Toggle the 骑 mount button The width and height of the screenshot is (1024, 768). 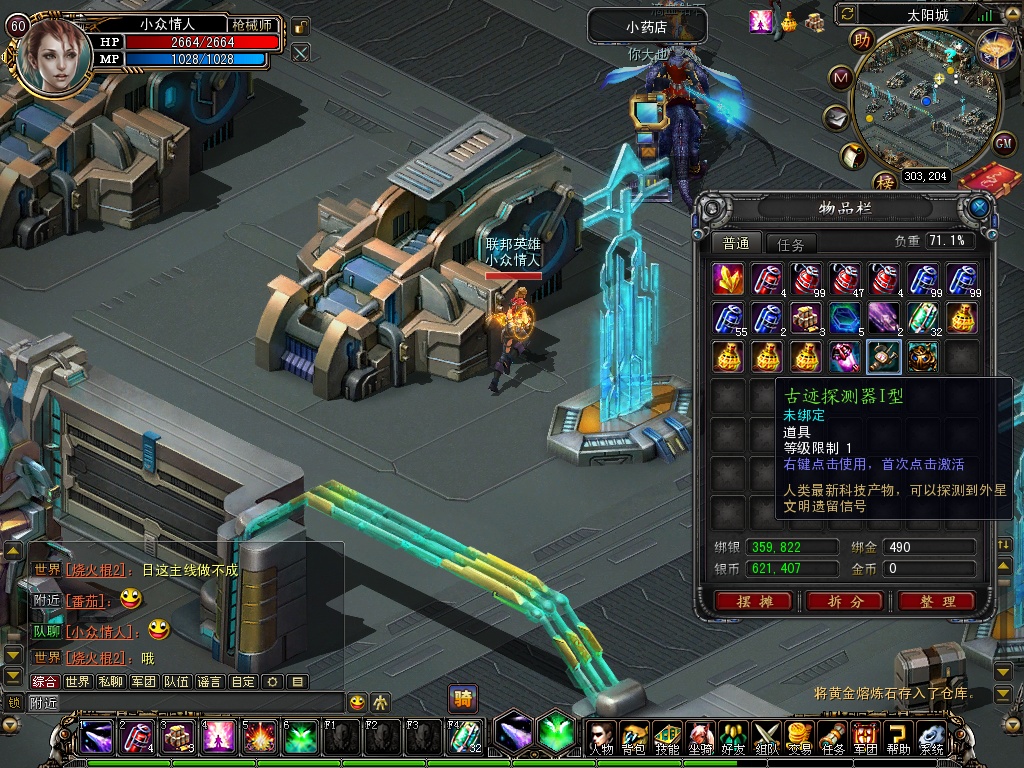tap(462, 697)
